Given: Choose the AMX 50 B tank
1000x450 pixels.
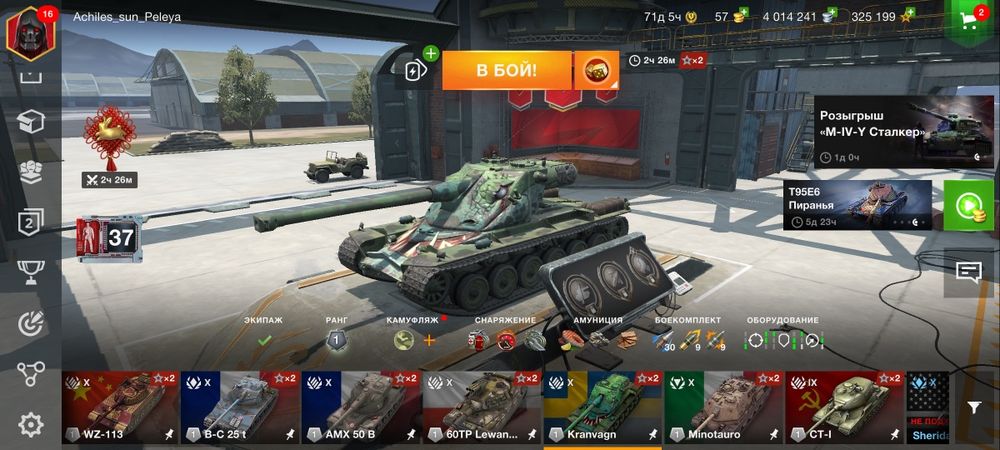Looking at the screenshot, I should [x=361, y=407].
